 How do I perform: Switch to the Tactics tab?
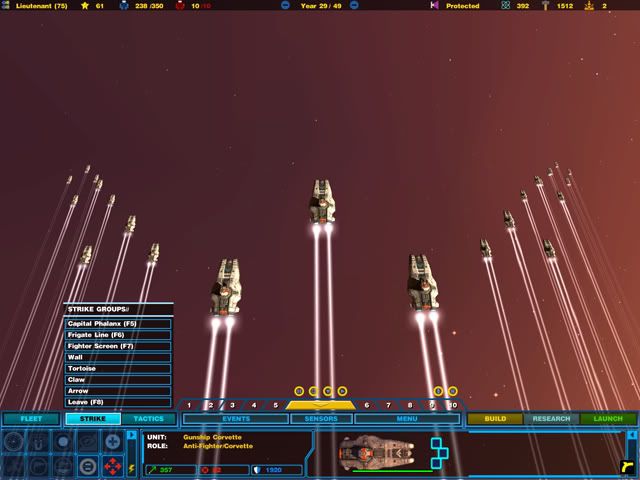click(148, 419)
